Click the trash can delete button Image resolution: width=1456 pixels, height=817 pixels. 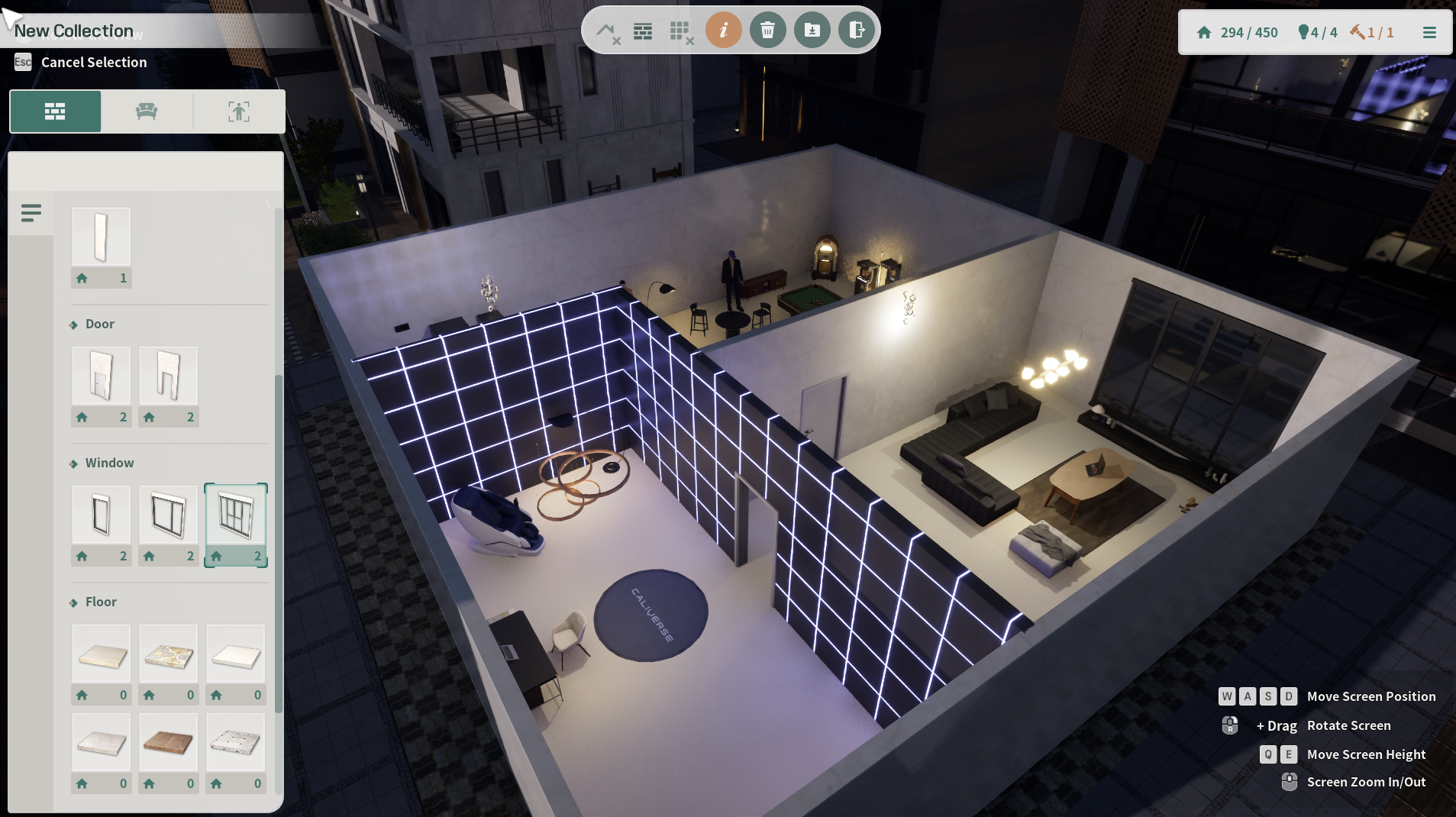pos(767,31)
